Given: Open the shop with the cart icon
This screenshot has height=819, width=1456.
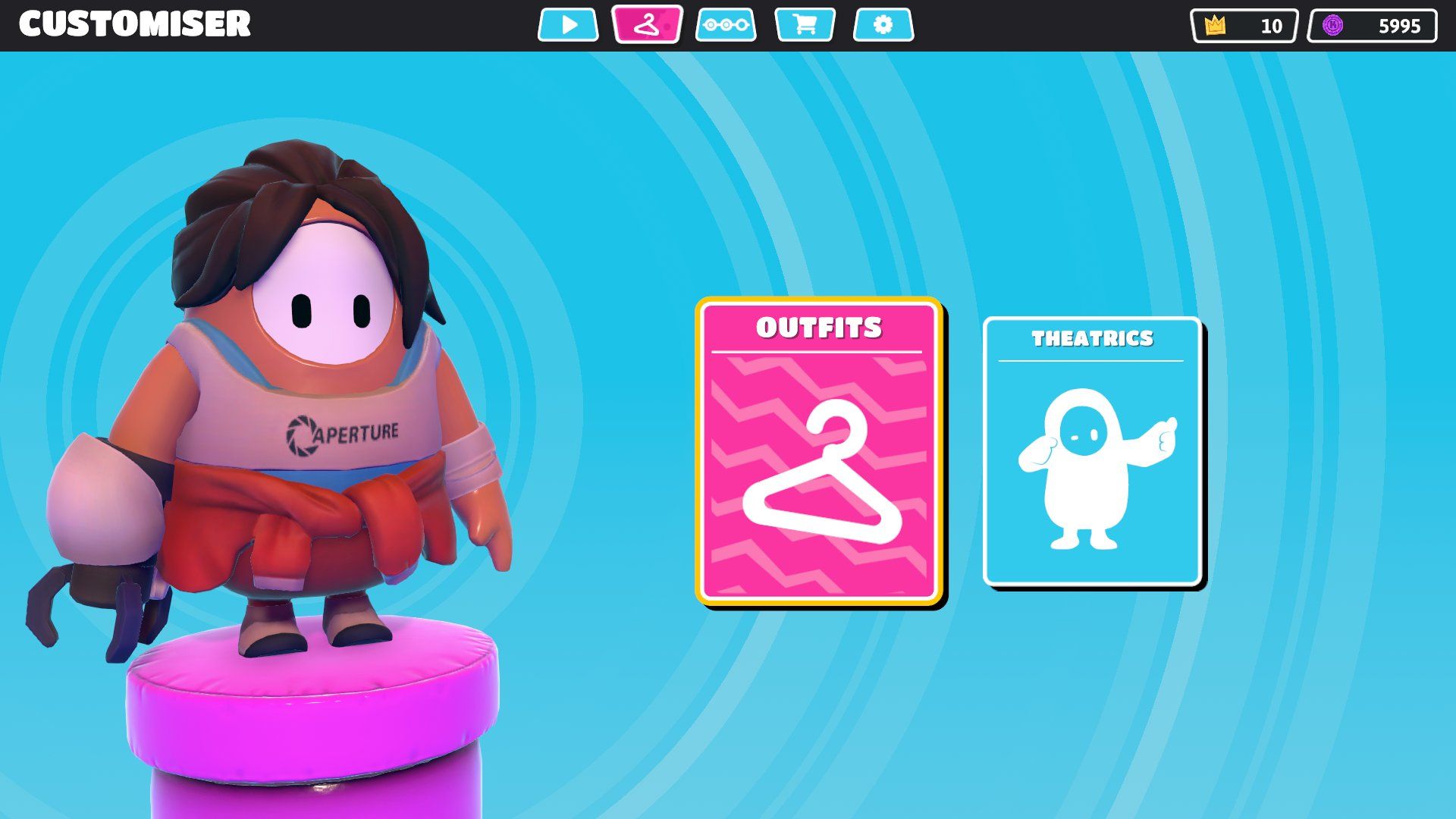Looking at the screenshot, I should coord(804,24).
